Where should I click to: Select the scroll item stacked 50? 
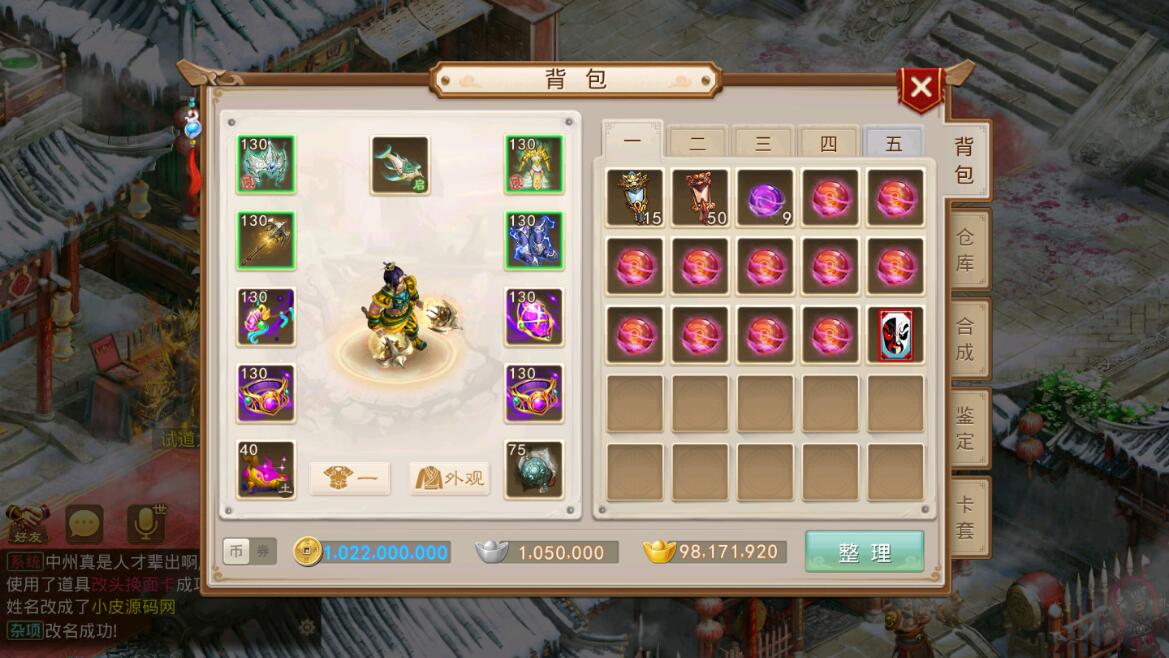coord(699,198)
